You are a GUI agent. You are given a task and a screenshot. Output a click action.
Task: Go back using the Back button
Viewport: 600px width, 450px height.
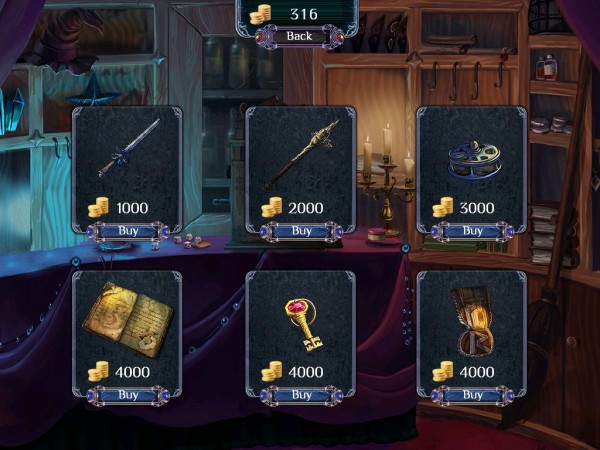299,36
